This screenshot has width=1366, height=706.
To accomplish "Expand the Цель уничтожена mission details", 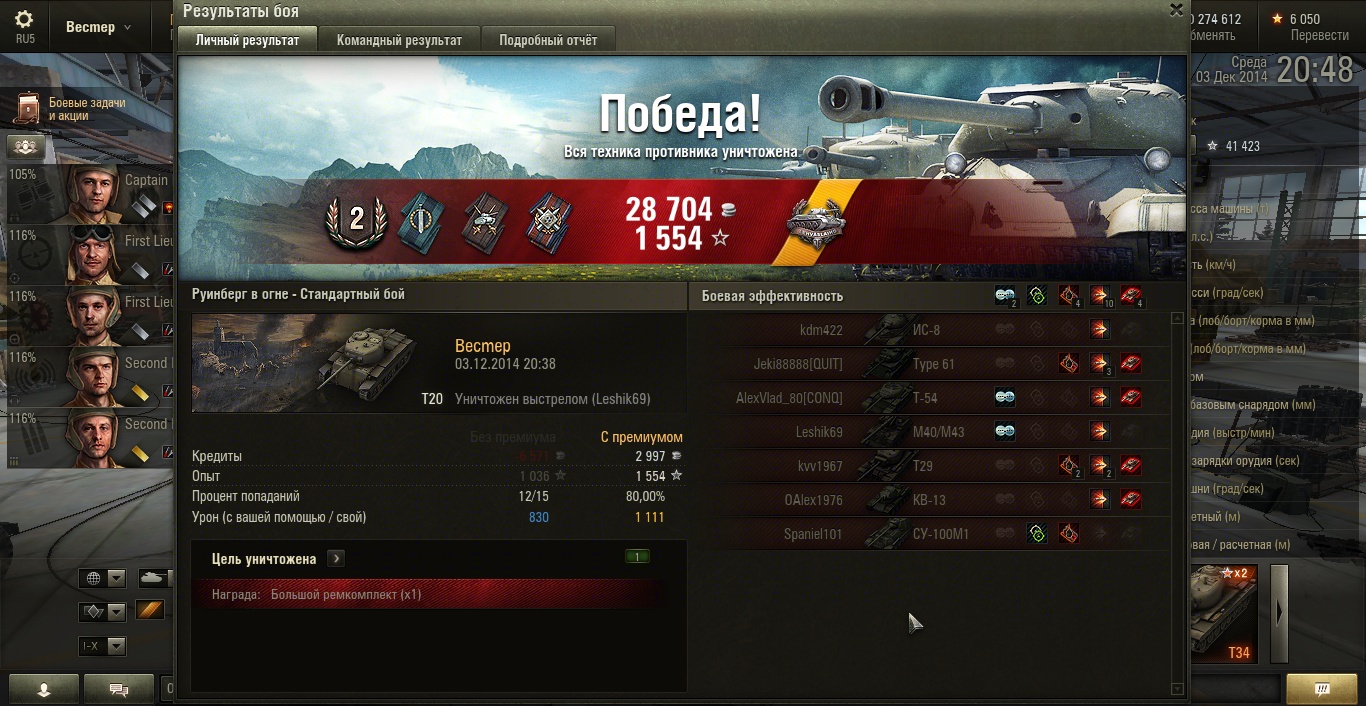I will click(336, 559).
